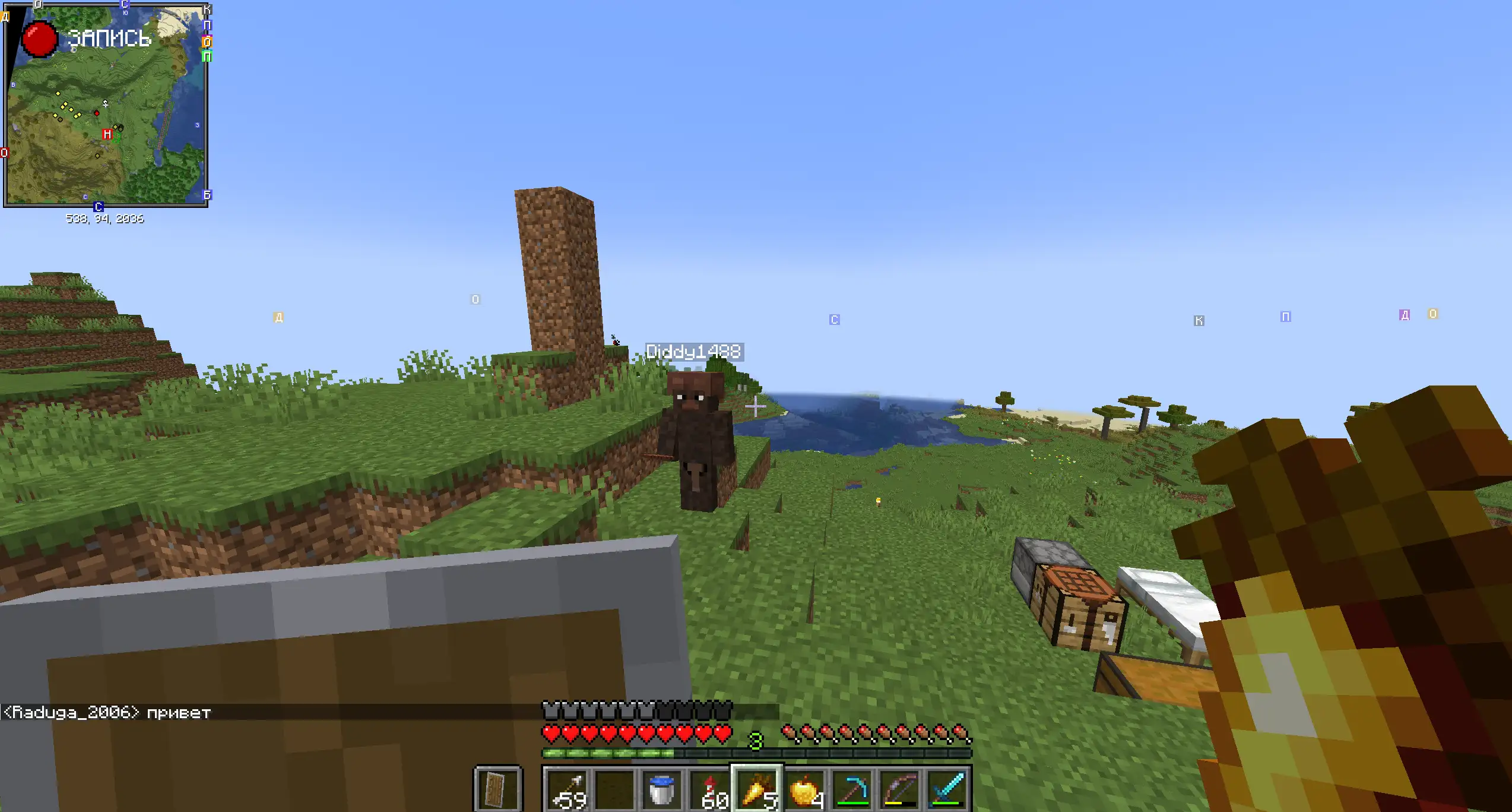1512x812 pixels.
Task: Click Raduga_2006's chat message
Action: coord(107,712)
